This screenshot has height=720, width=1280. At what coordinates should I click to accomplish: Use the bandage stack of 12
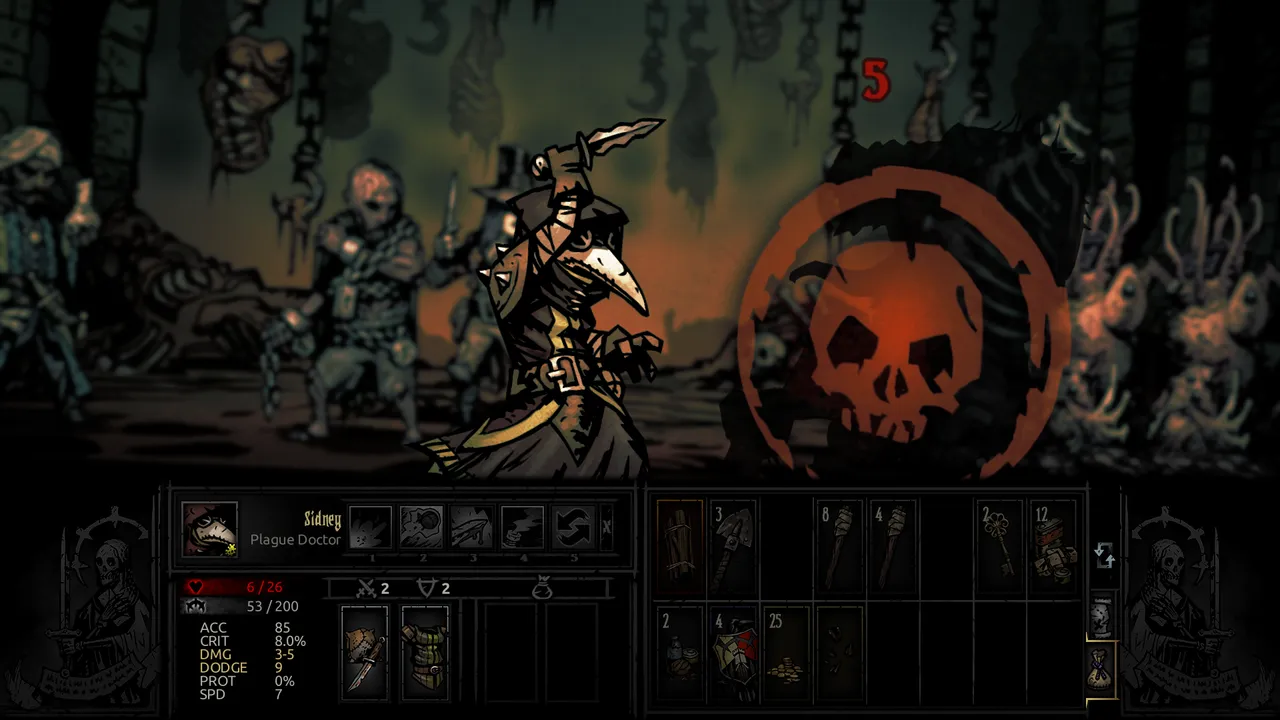(1054, 546)
